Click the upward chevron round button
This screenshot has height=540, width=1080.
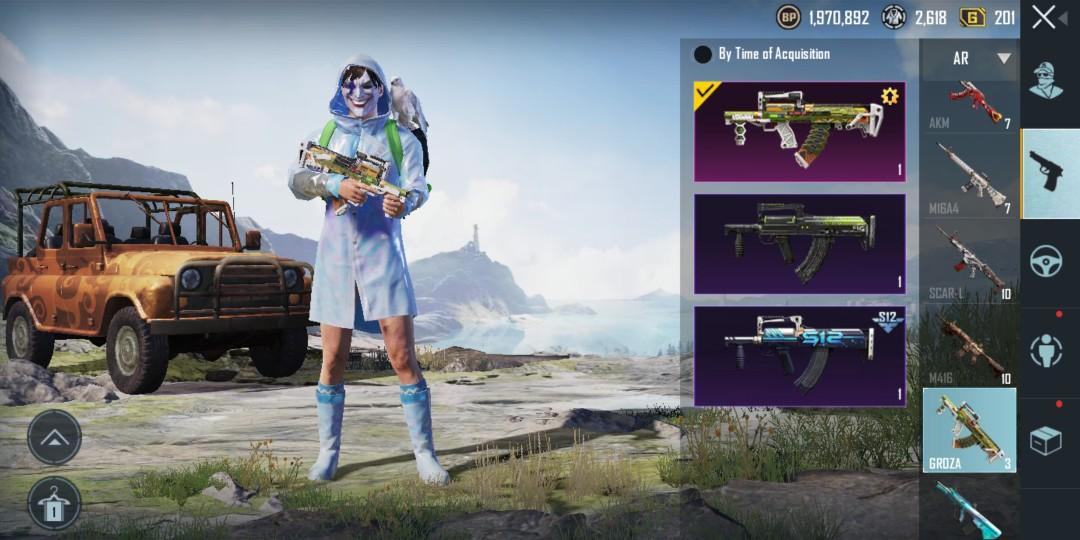pos(54,437)
